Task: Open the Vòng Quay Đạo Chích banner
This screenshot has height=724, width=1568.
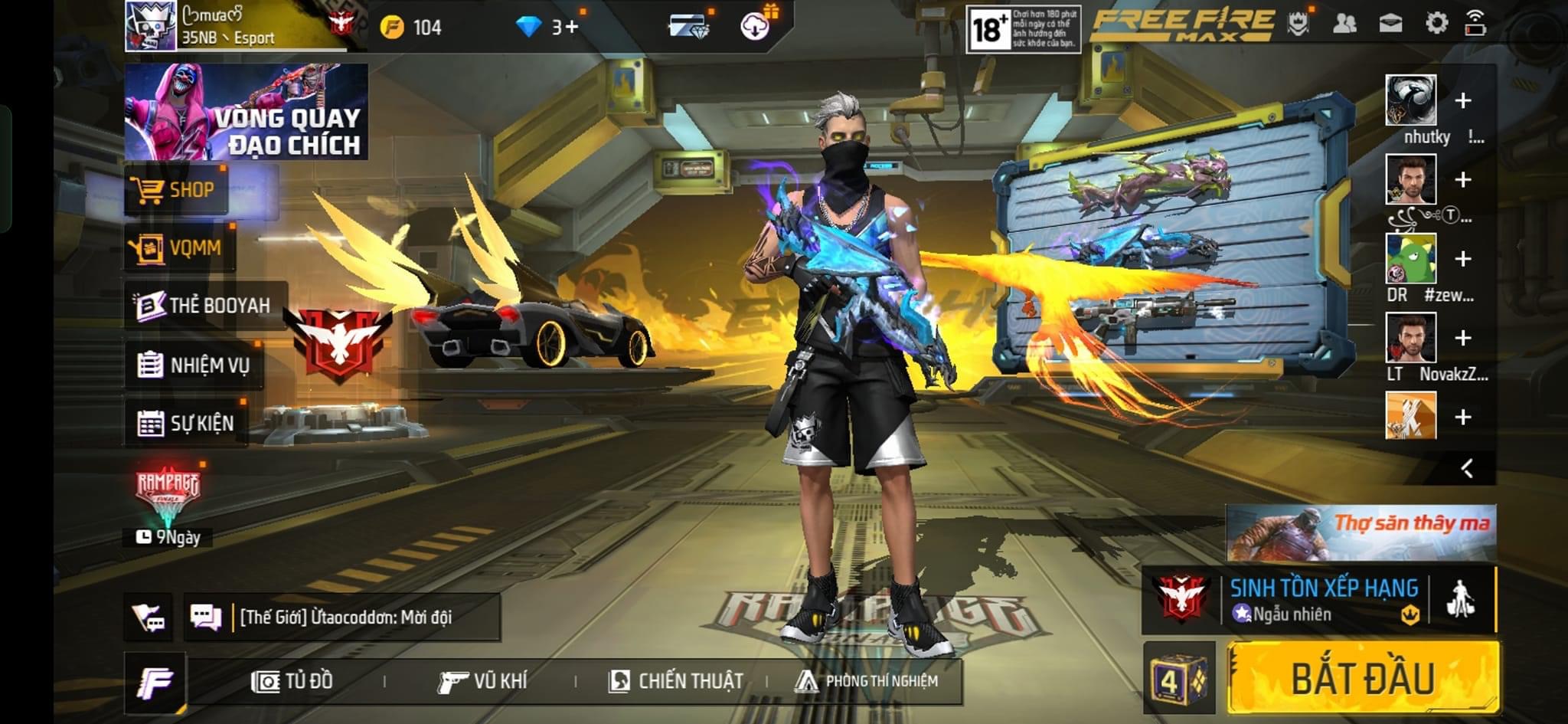Action: 247,112
